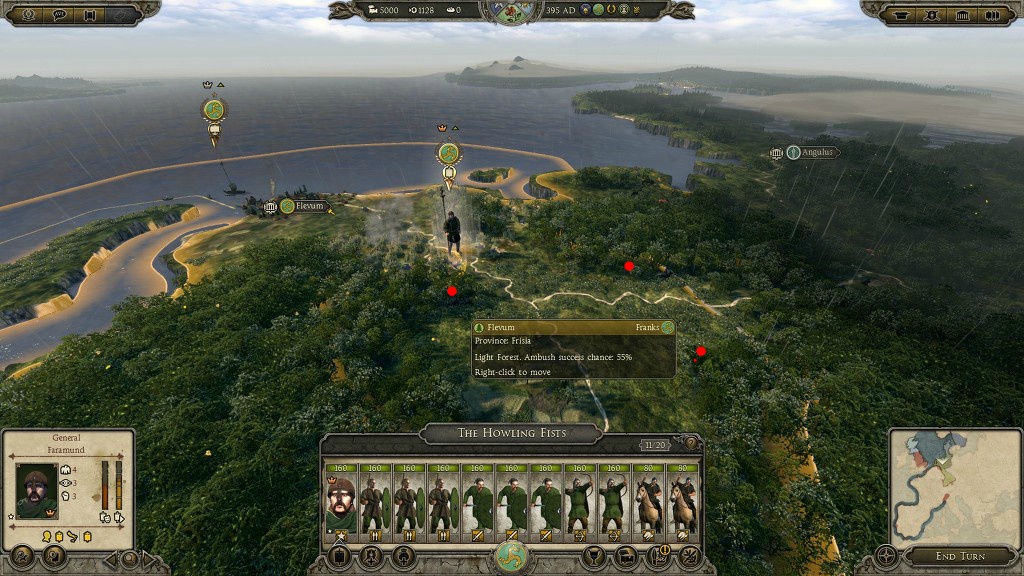The image size is (1024, 576).
Task: Go to the previous army with the left arrow
Action: tap(111, 558)
